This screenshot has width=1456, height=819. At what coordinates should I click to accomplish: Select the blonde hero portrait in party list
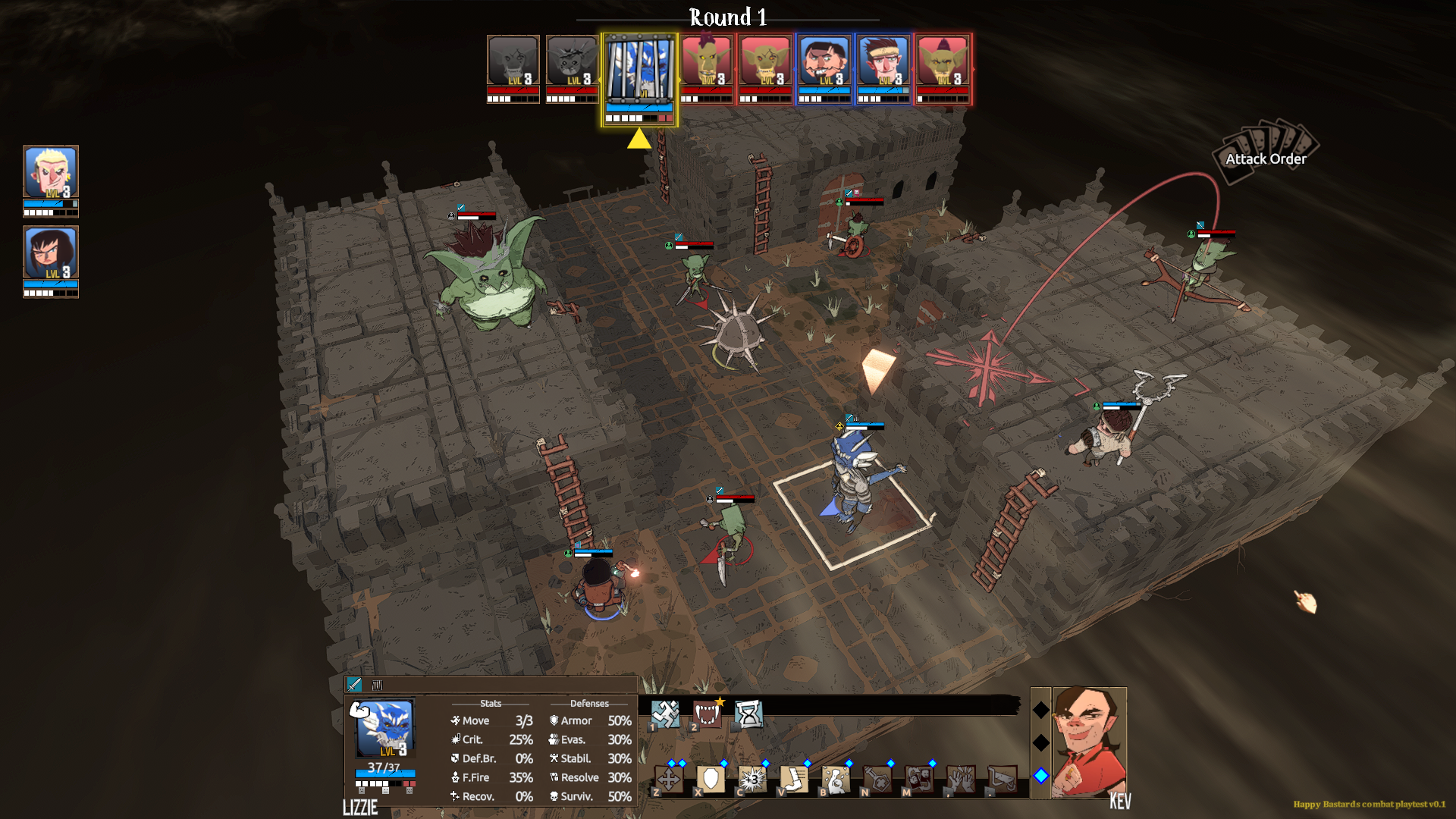[50, 172]
